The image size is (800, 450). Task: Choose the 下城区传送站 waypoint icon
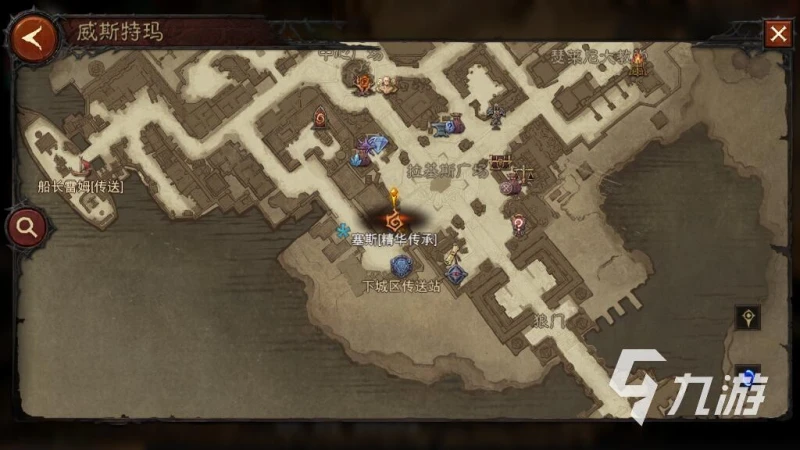click(x=402, y=266)
